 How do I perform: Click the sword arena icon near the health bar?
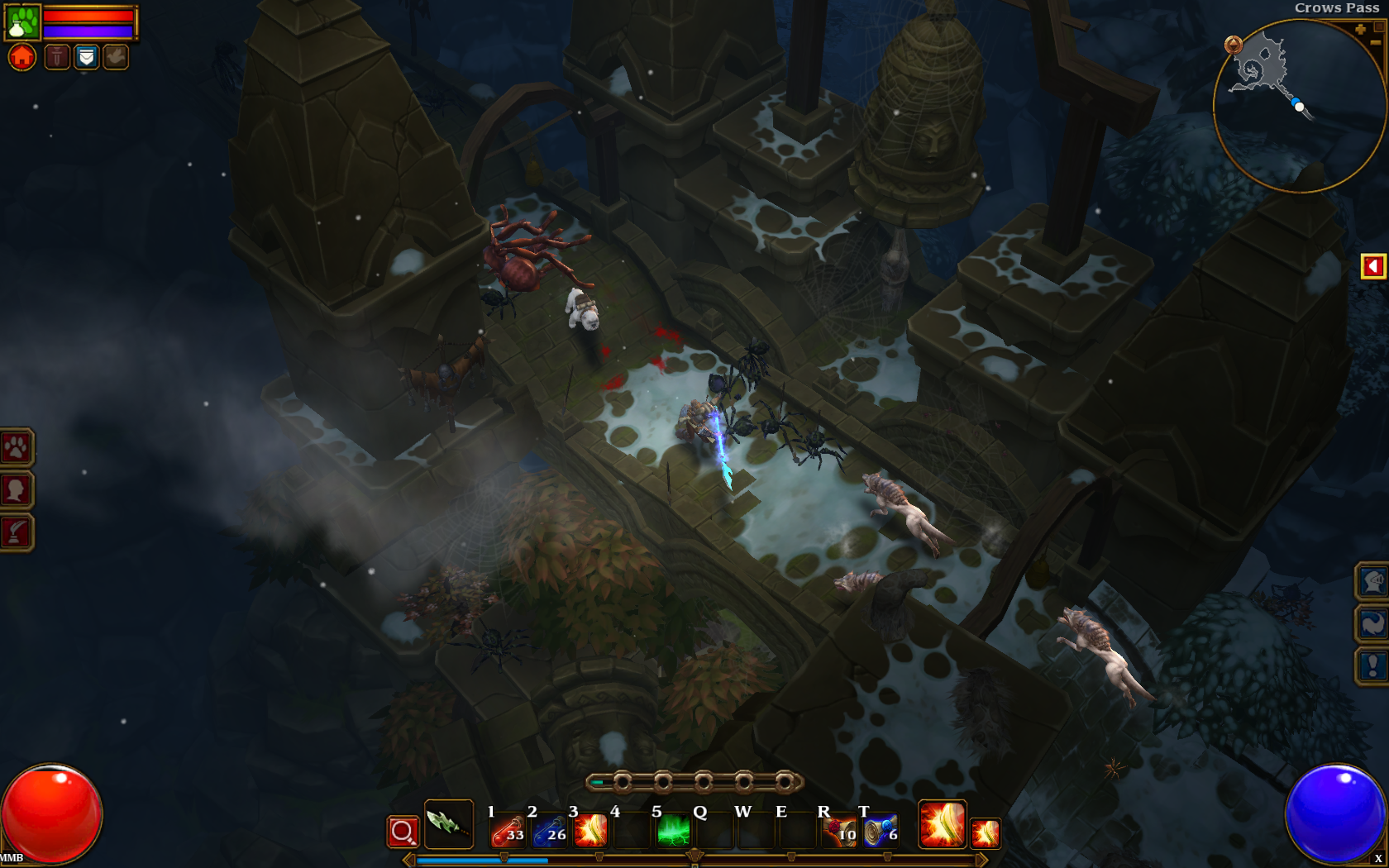56,56
